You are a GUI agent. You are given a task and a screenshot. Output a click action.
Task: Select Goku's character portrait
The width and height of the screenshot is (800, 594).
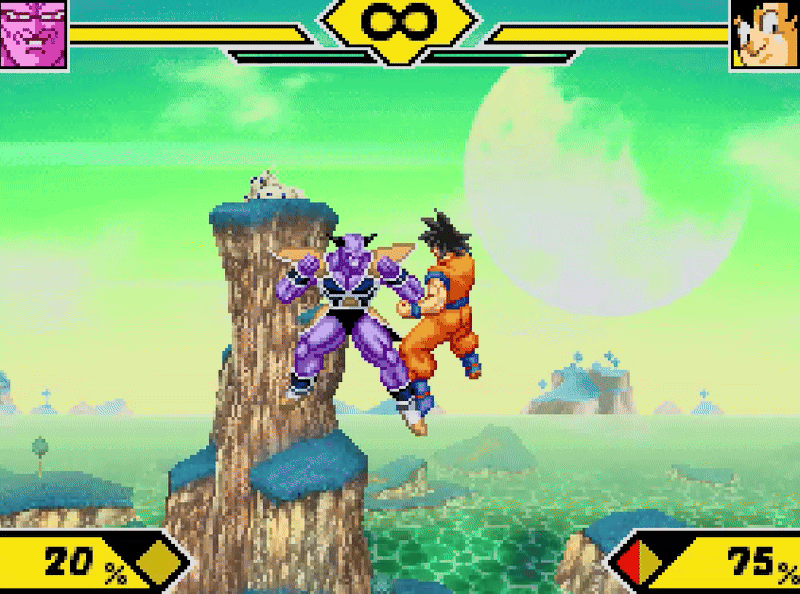pyautogui.click(x=765, y=33)
